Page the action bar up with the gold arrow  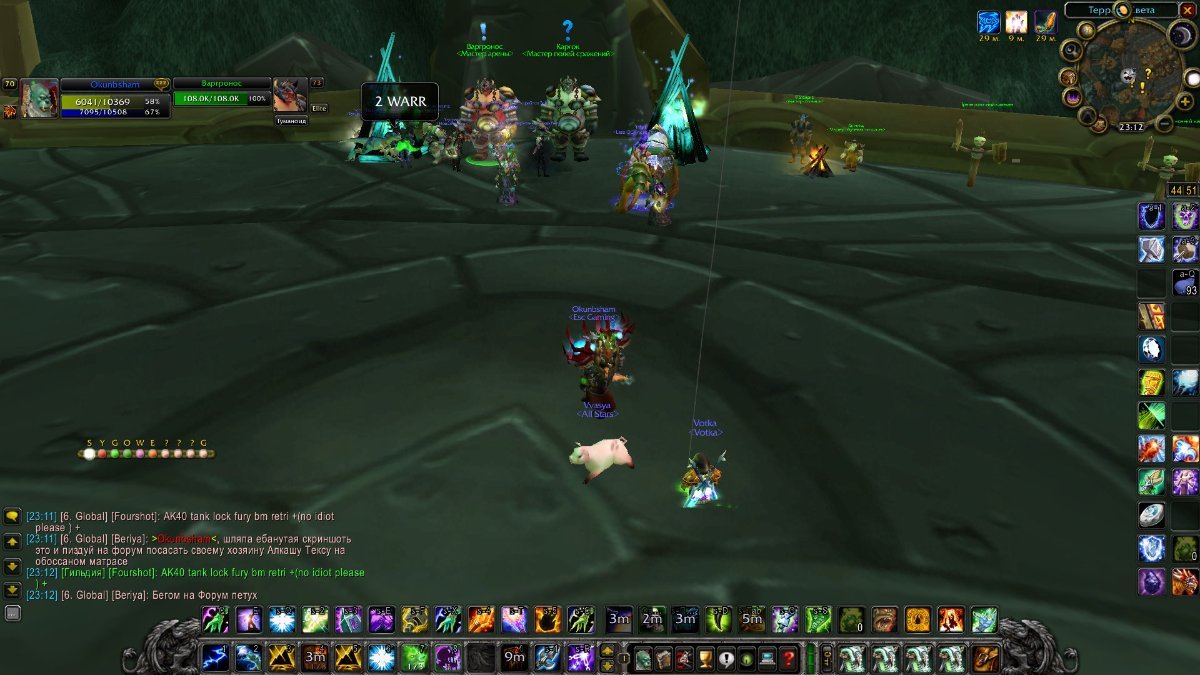pyautogui.click(x=607, y=651)
